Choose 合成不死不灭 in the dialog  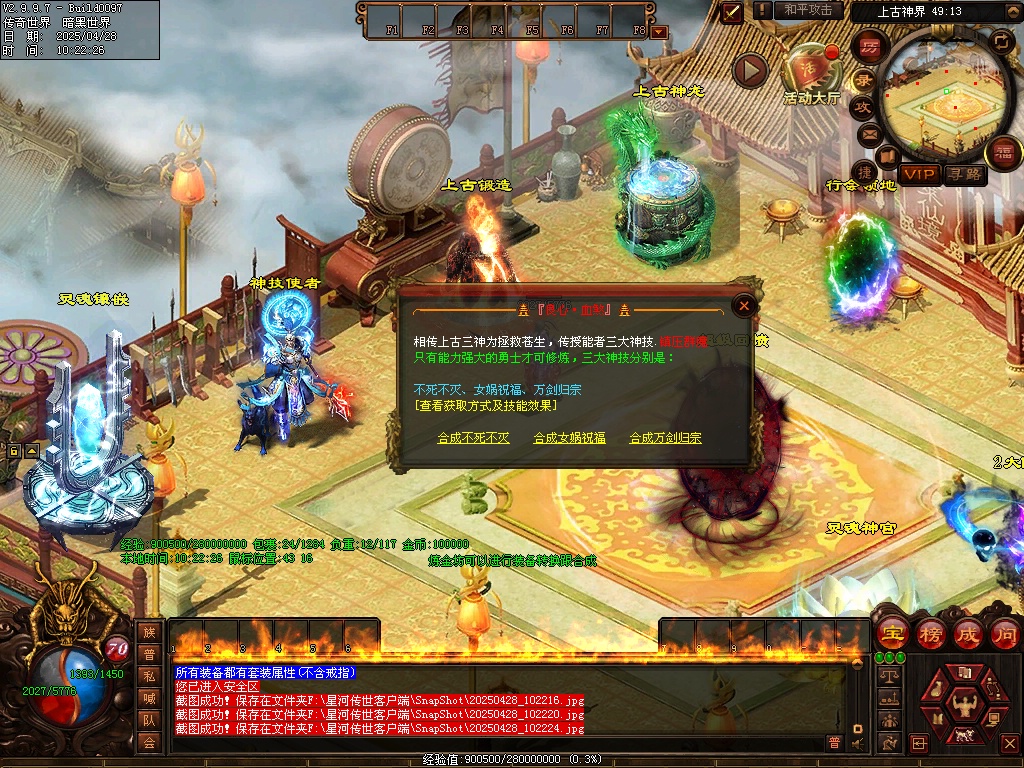pyautogui.click(x=473, y=438)
